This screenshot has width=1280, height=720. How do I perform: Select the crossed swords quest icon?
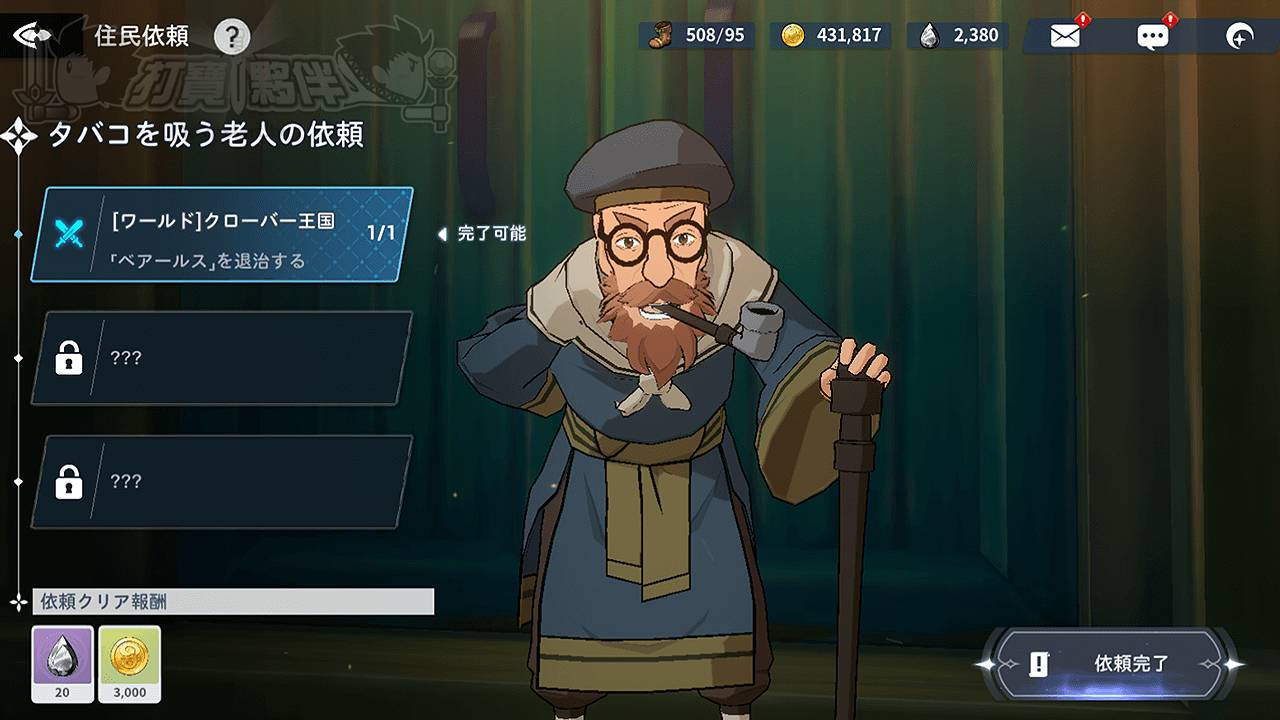coord(68,235)
